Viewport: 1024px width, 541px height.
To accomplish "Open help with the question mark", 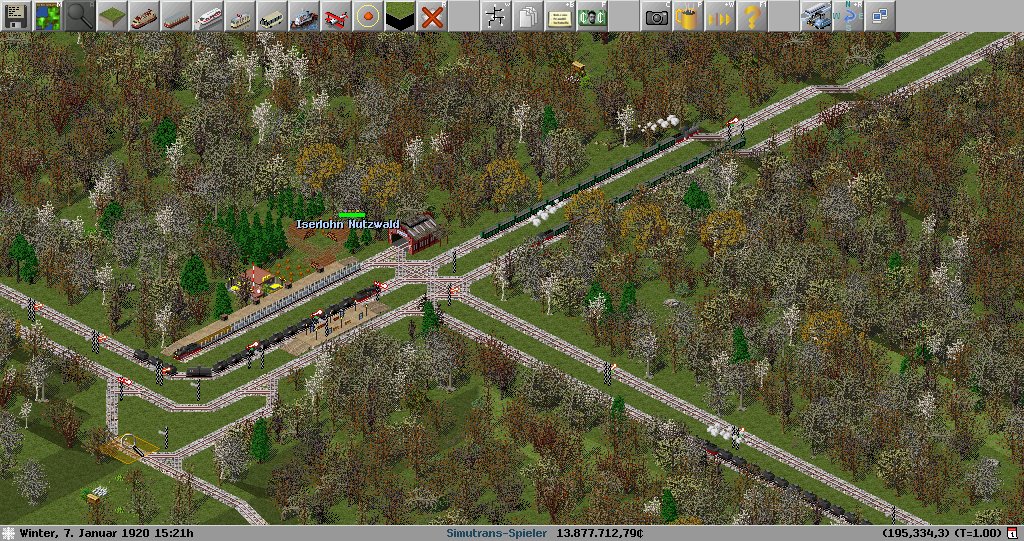I will coord(752,16).
